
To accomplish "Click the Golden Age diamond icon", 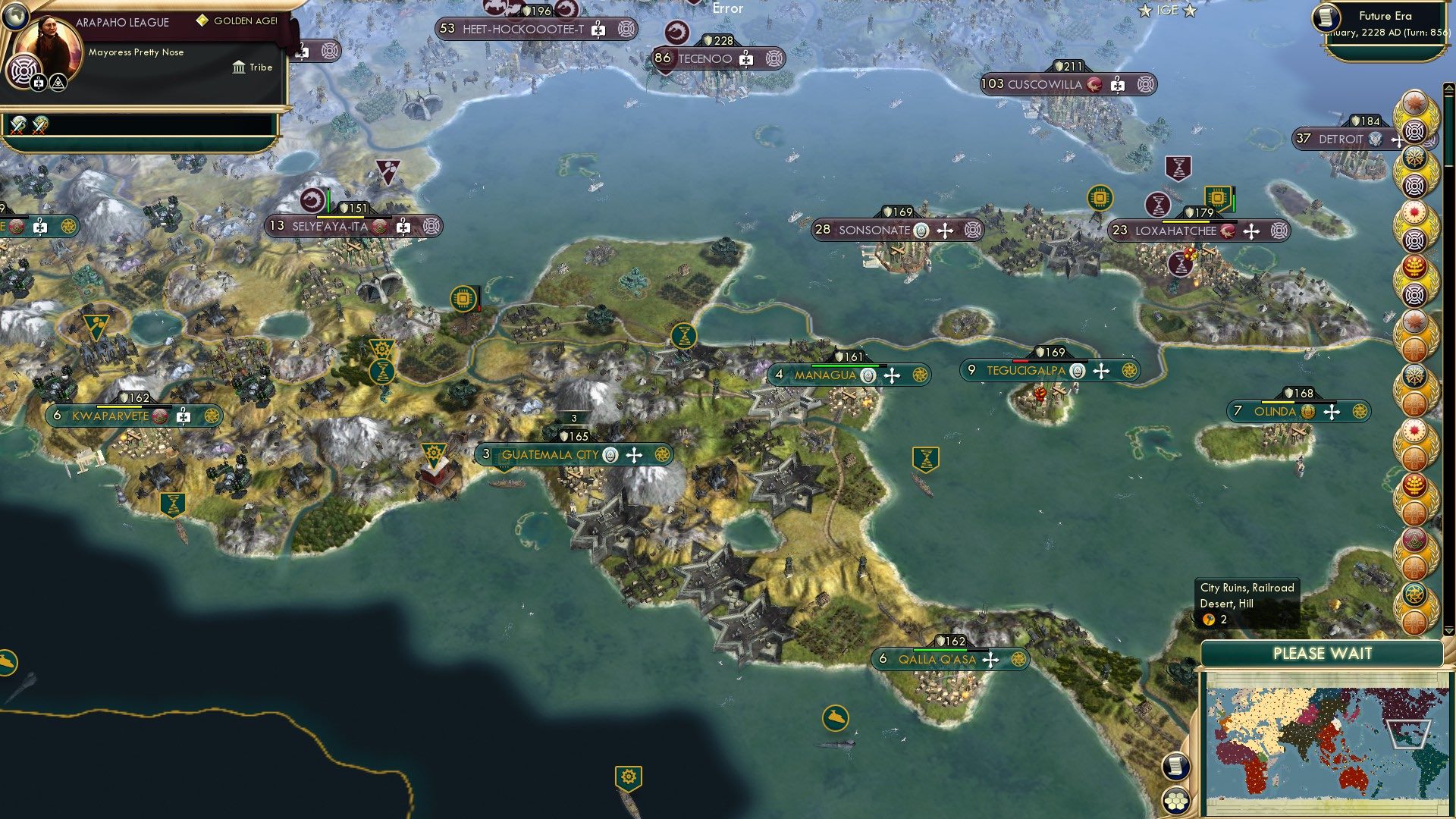I will point(202,20).
